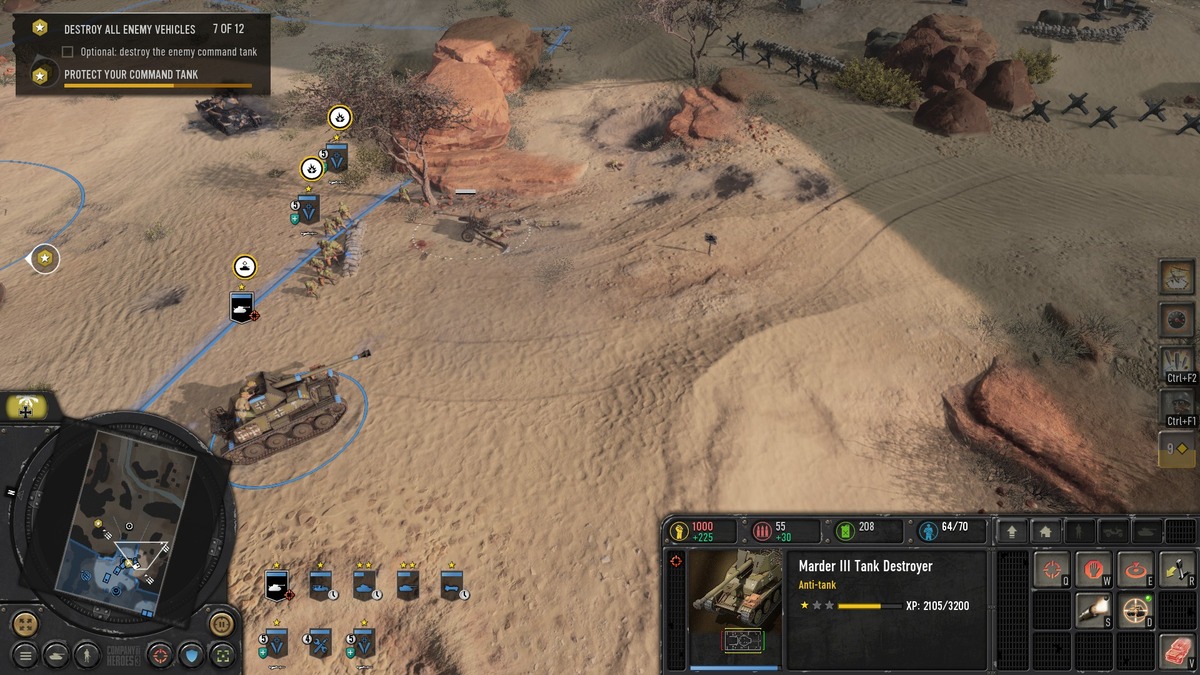1200x675 pixels.
Task: Open the Afrika Korps battlegroup emblem button
Action: click(x=30, y=407)
